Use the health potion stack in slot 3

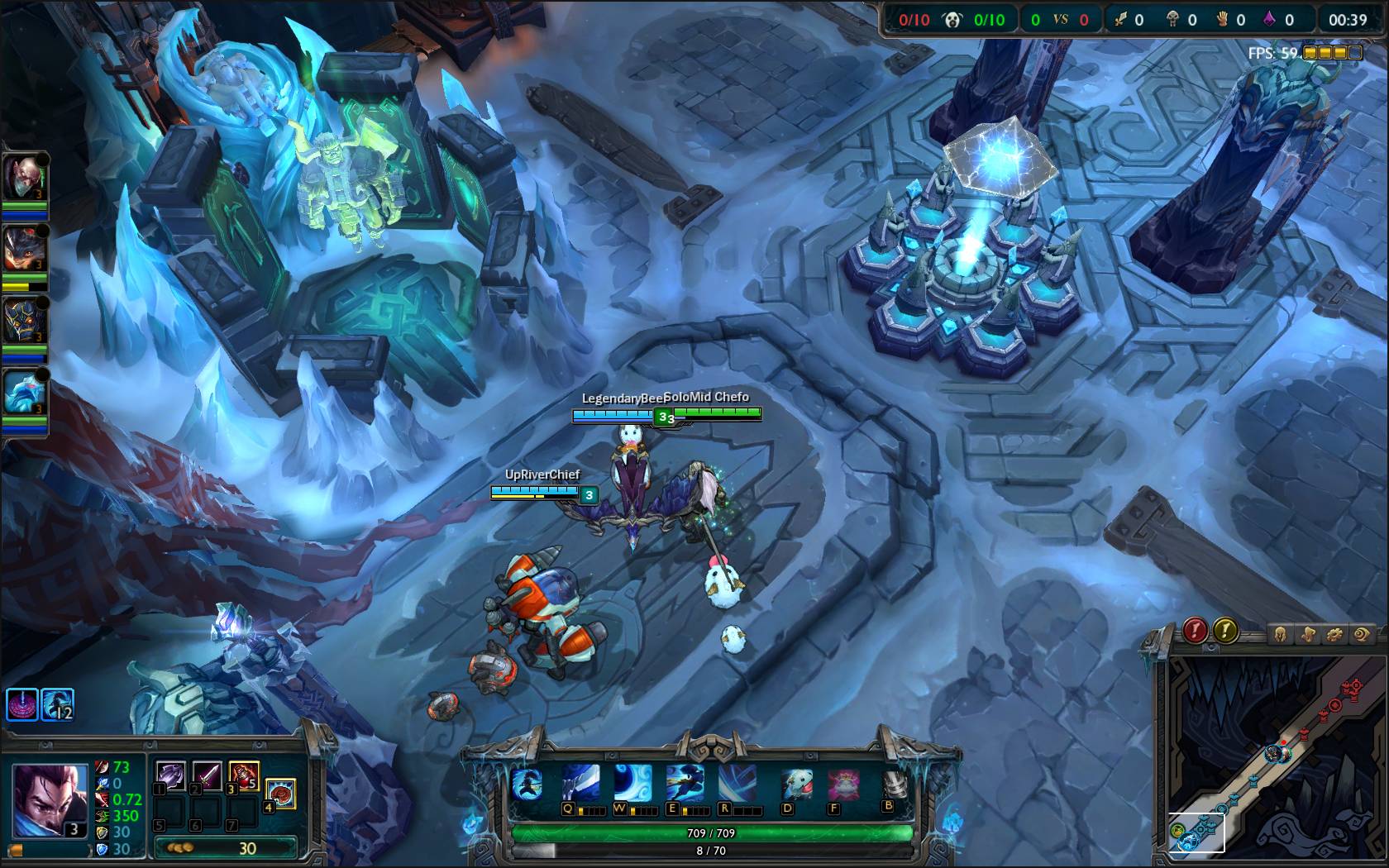(x=244, y=777)
